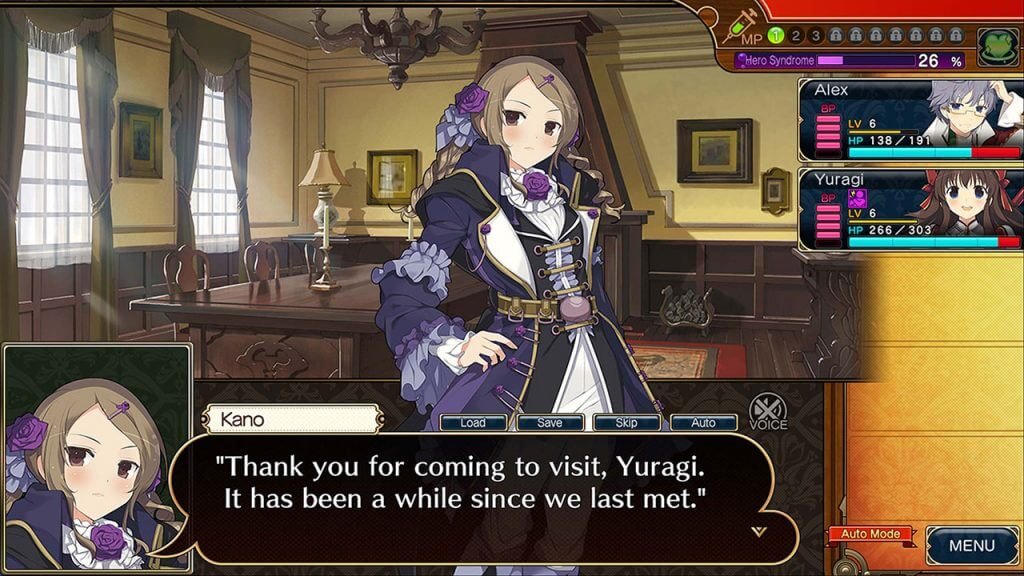Select Yuragi's party status panel
The height and width of the screenshot is (576, 1024).
(x=909, y=209)
